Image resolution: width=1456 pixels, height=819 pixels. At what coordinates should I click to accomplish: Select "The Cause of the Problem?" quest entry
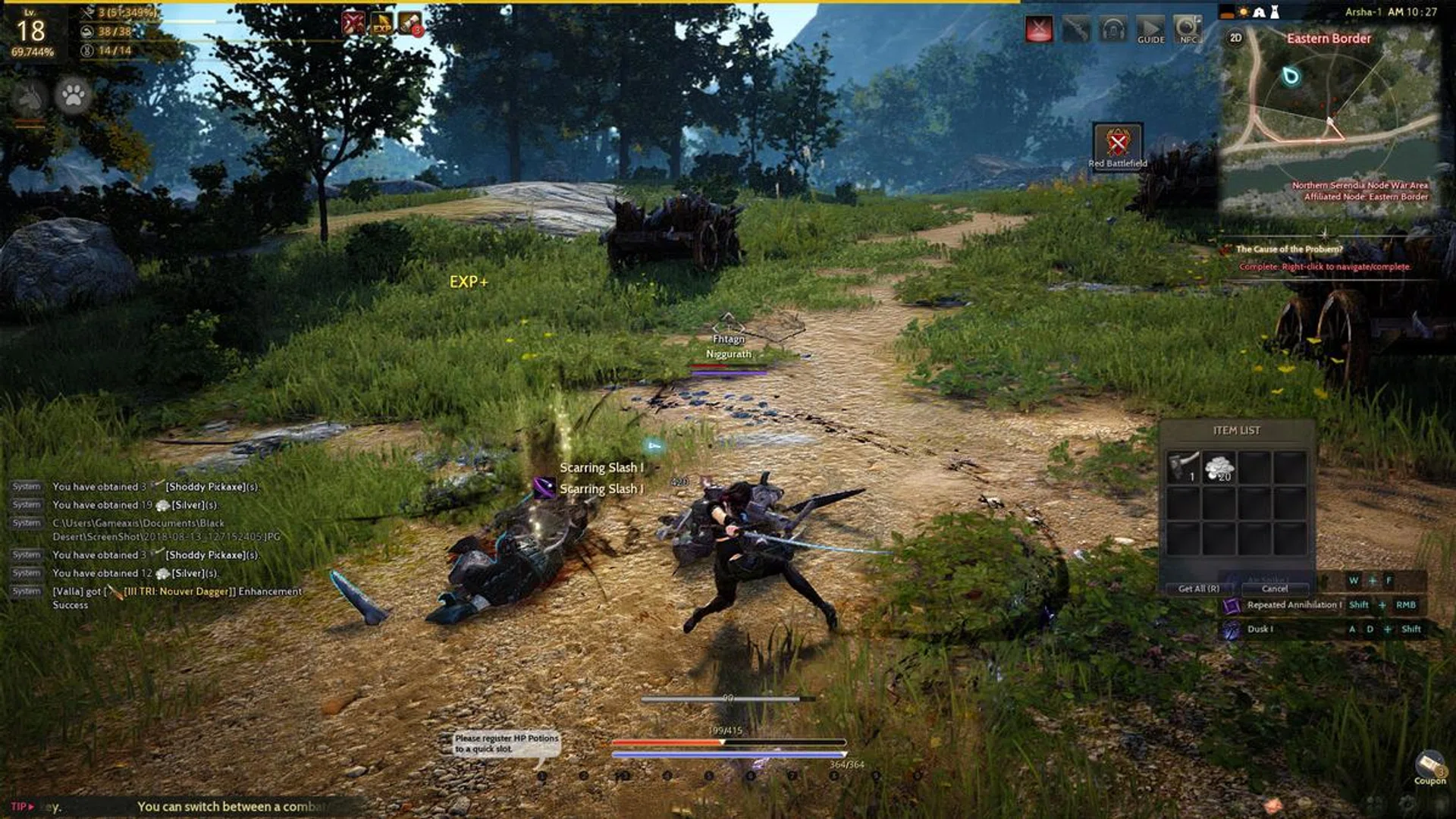(x=1289, y=249)
